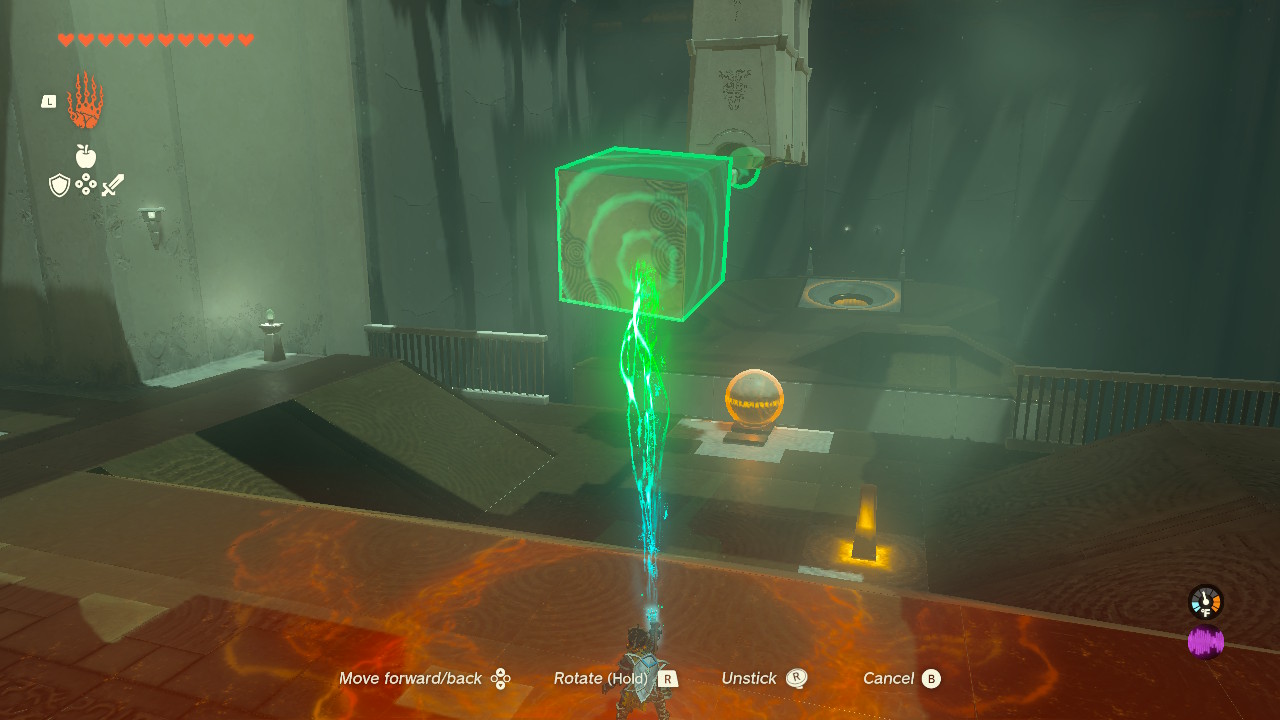The width and height of the screenshot is (1280, 720).
Task: Choose the apple quick-item icon
Action: click(86, 156)
